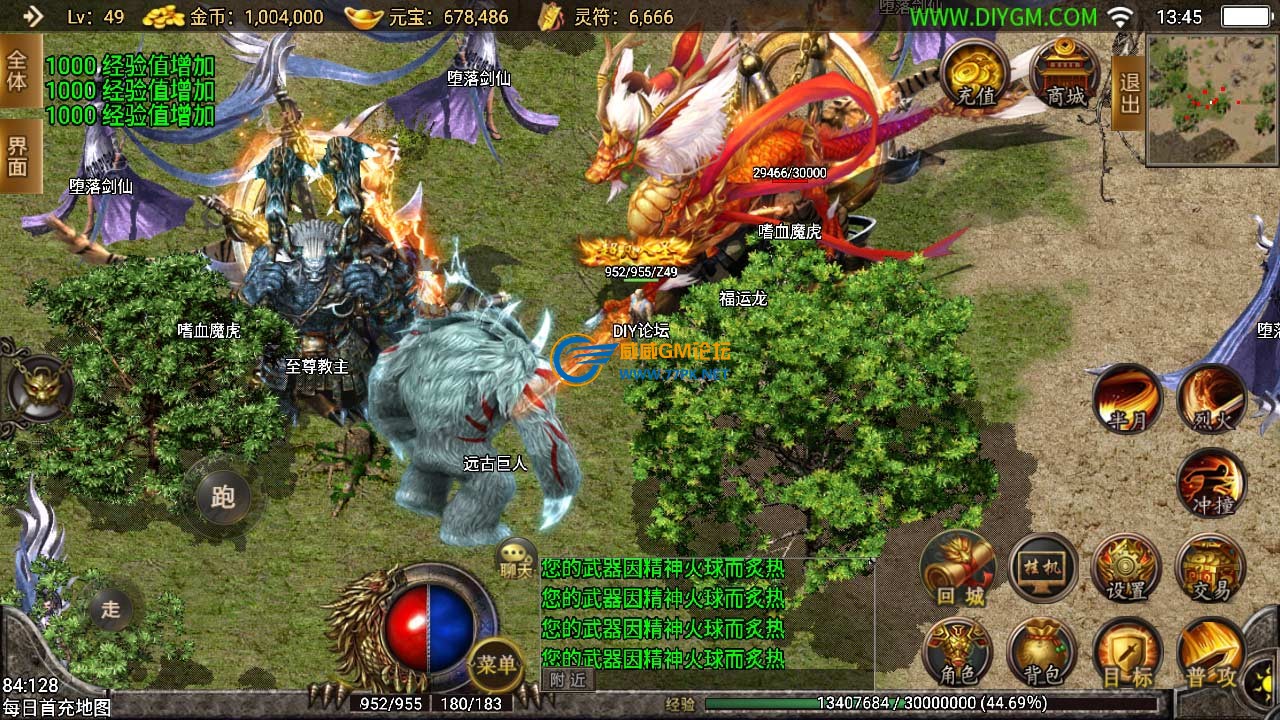Open the minimap

(x=1213, y=99)
